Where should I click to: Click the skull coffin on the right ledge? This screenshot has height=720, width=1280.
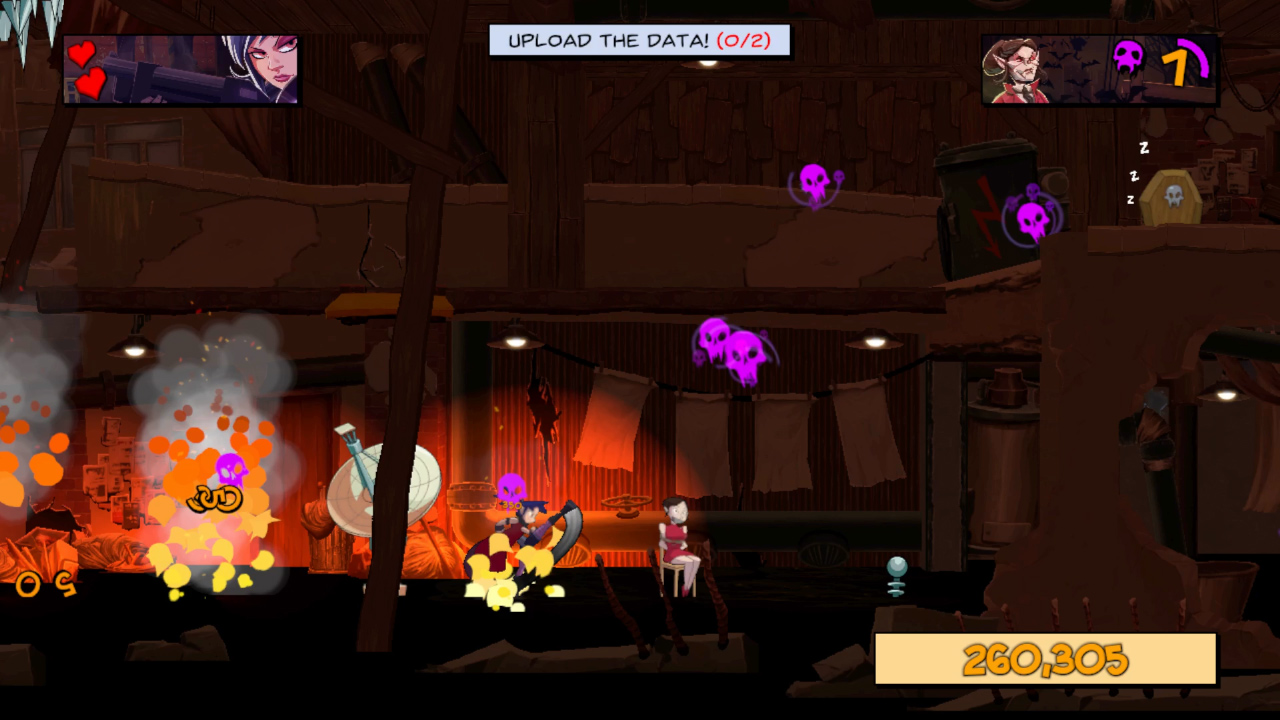point(1171,198)
